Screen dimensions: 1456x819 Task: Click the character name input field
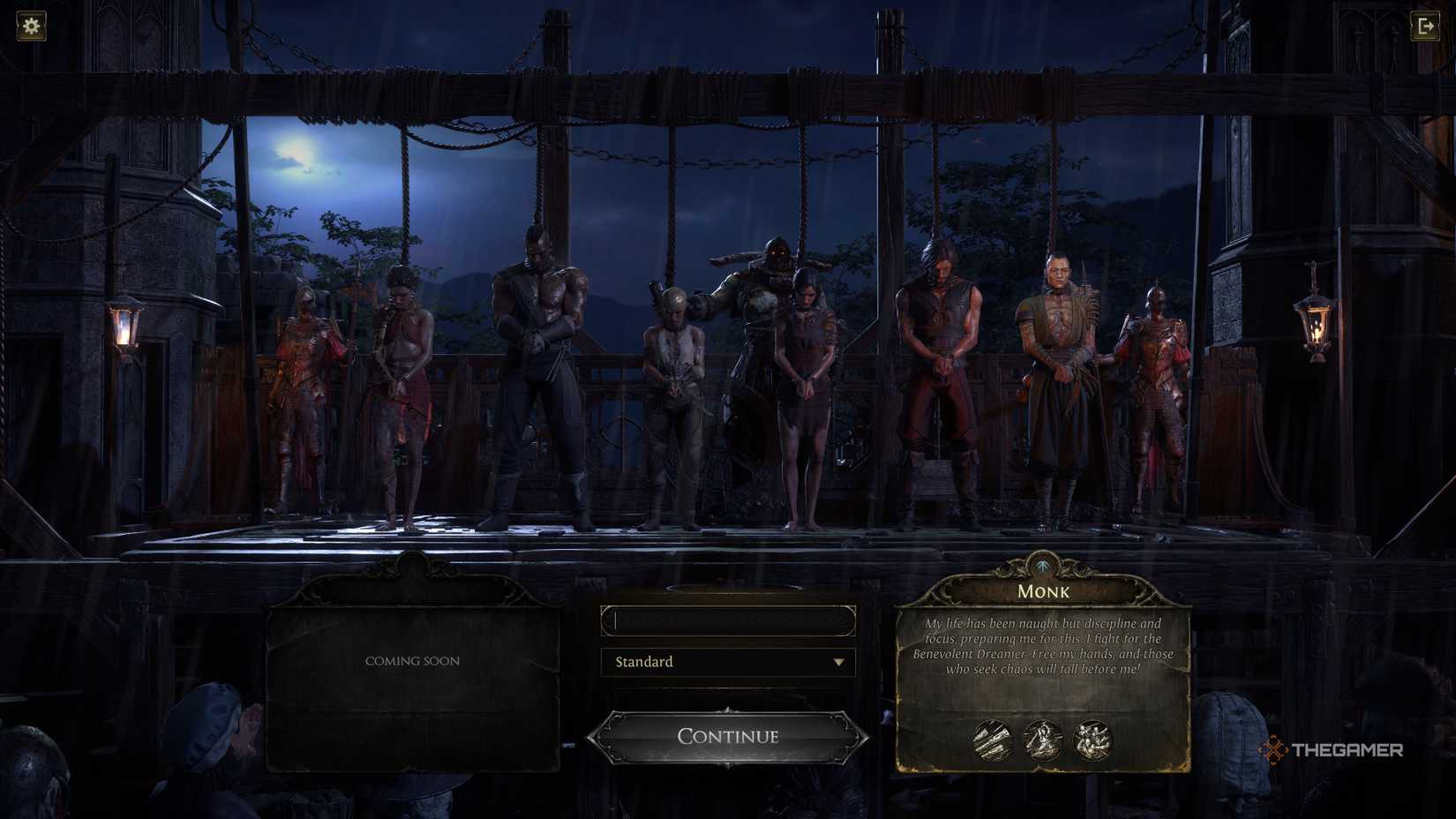click(728, 620)
